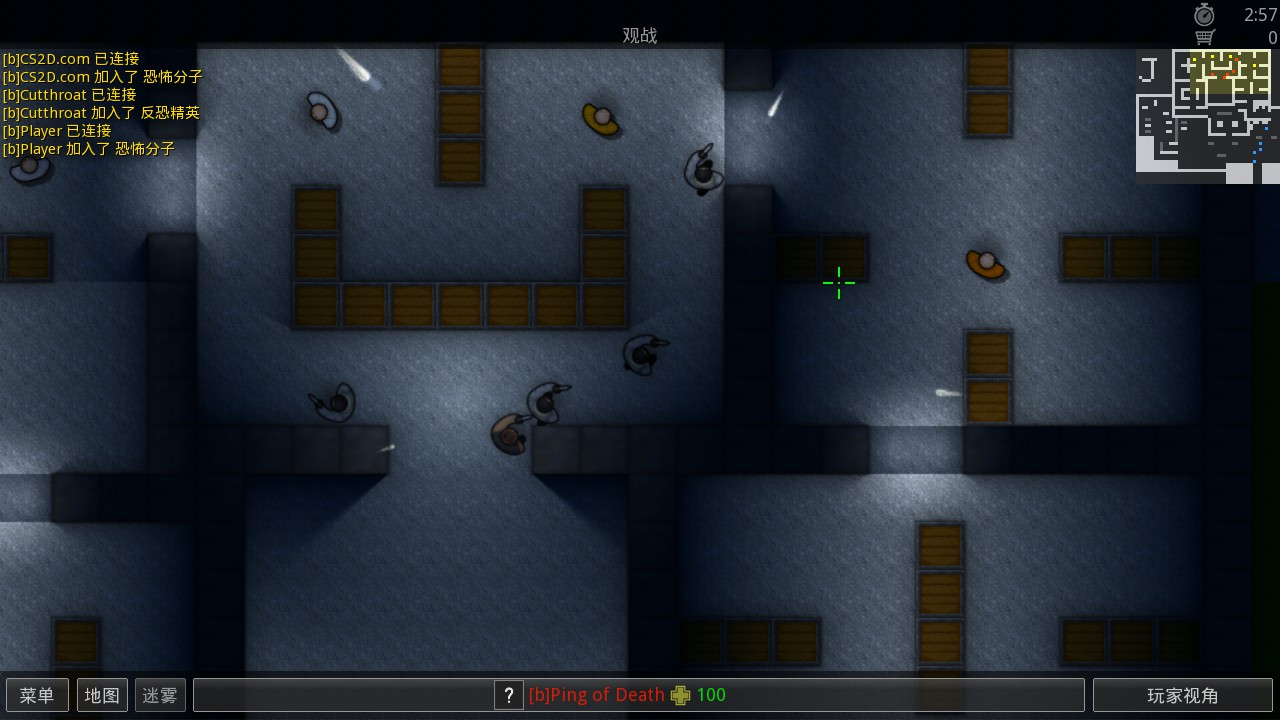The width and height of the screenshot is (1280, 720).
Task: Open the 地图 map view
Action: (x=102, y=694)
